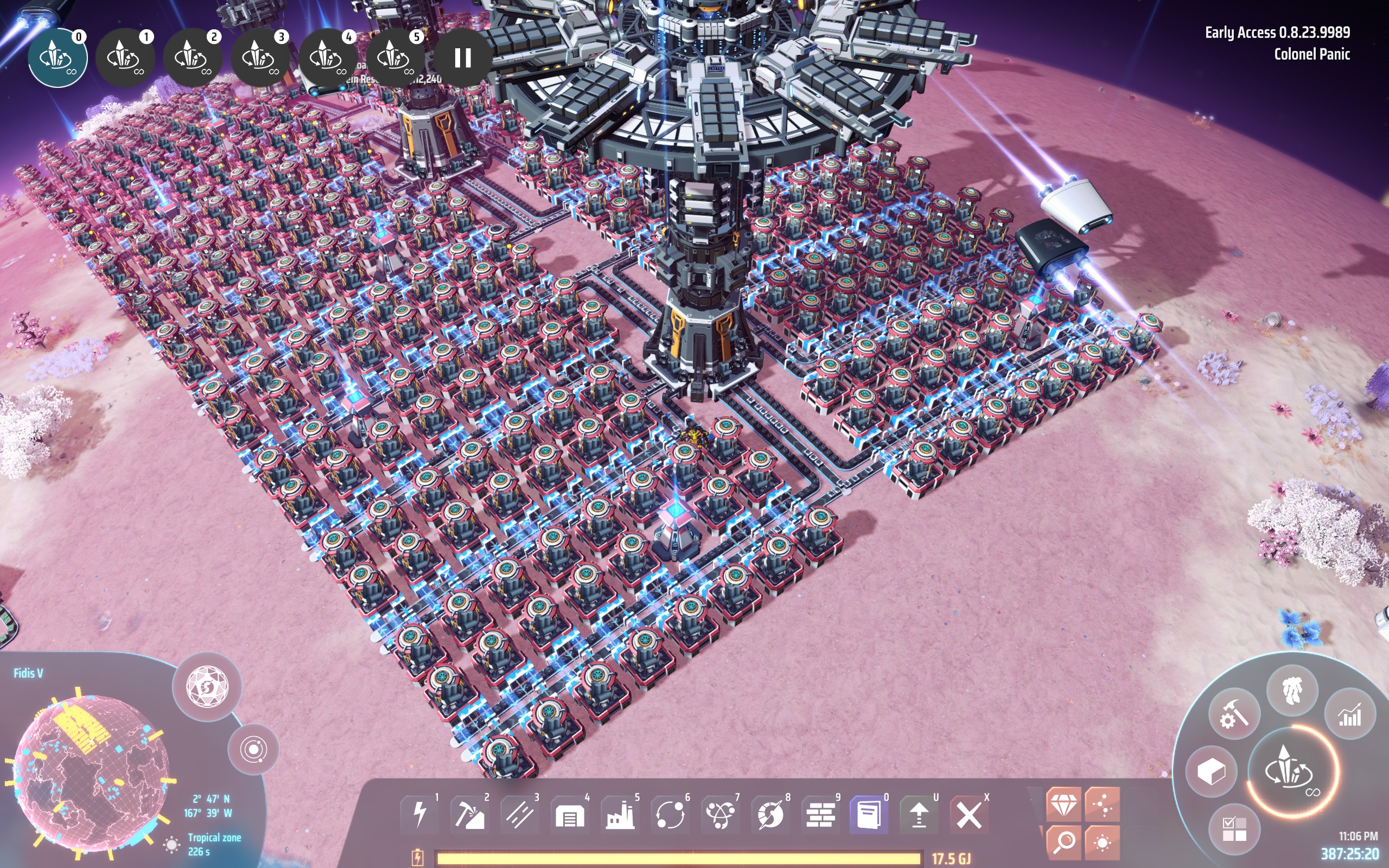The width and height of the screenshot is (1389, 868).
Task: Open the factory production build category
Action: tap(620, 814)
